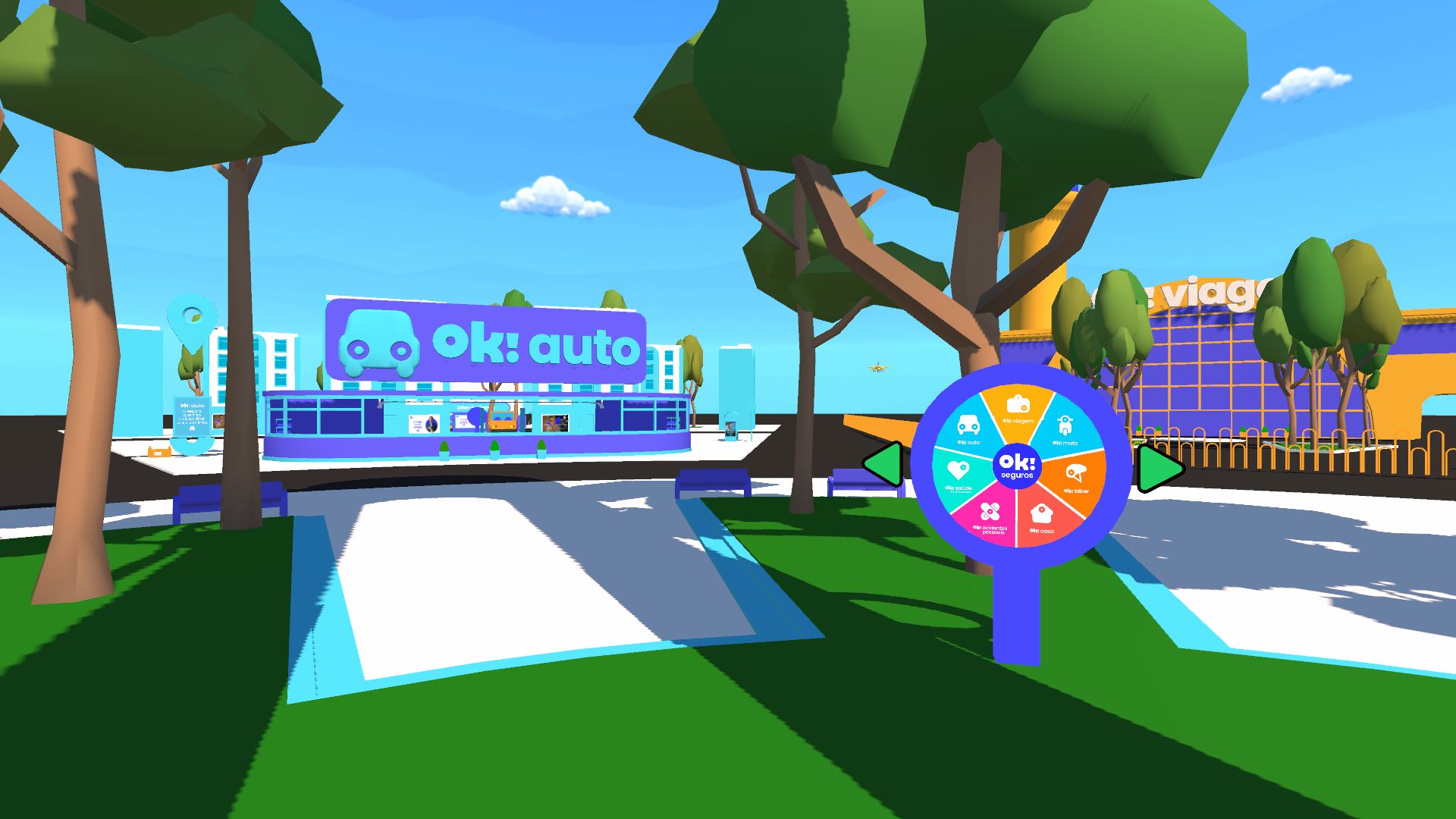
Task: Select the ok viagem suitcase icon on the wheel
Action: click(1017, 405)
